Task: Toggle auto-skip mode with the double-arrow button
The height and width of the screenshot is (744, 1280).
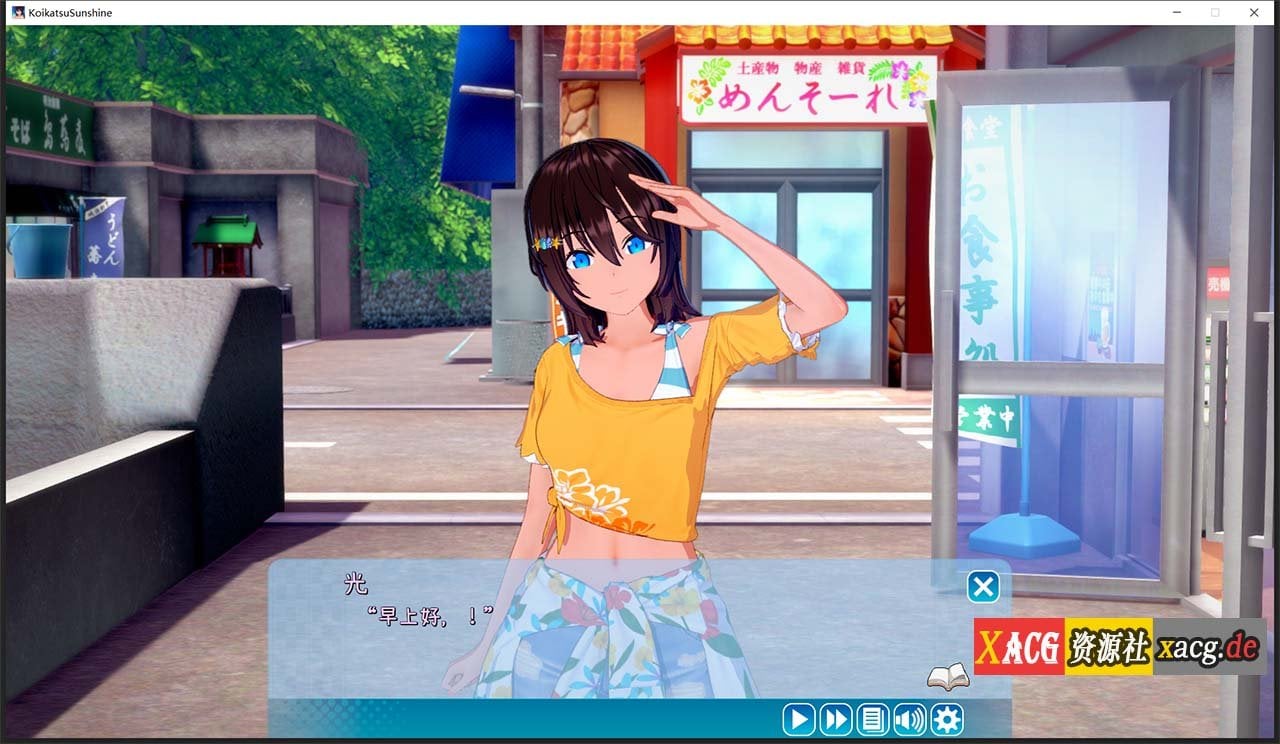Action: (x=835, y=719)
